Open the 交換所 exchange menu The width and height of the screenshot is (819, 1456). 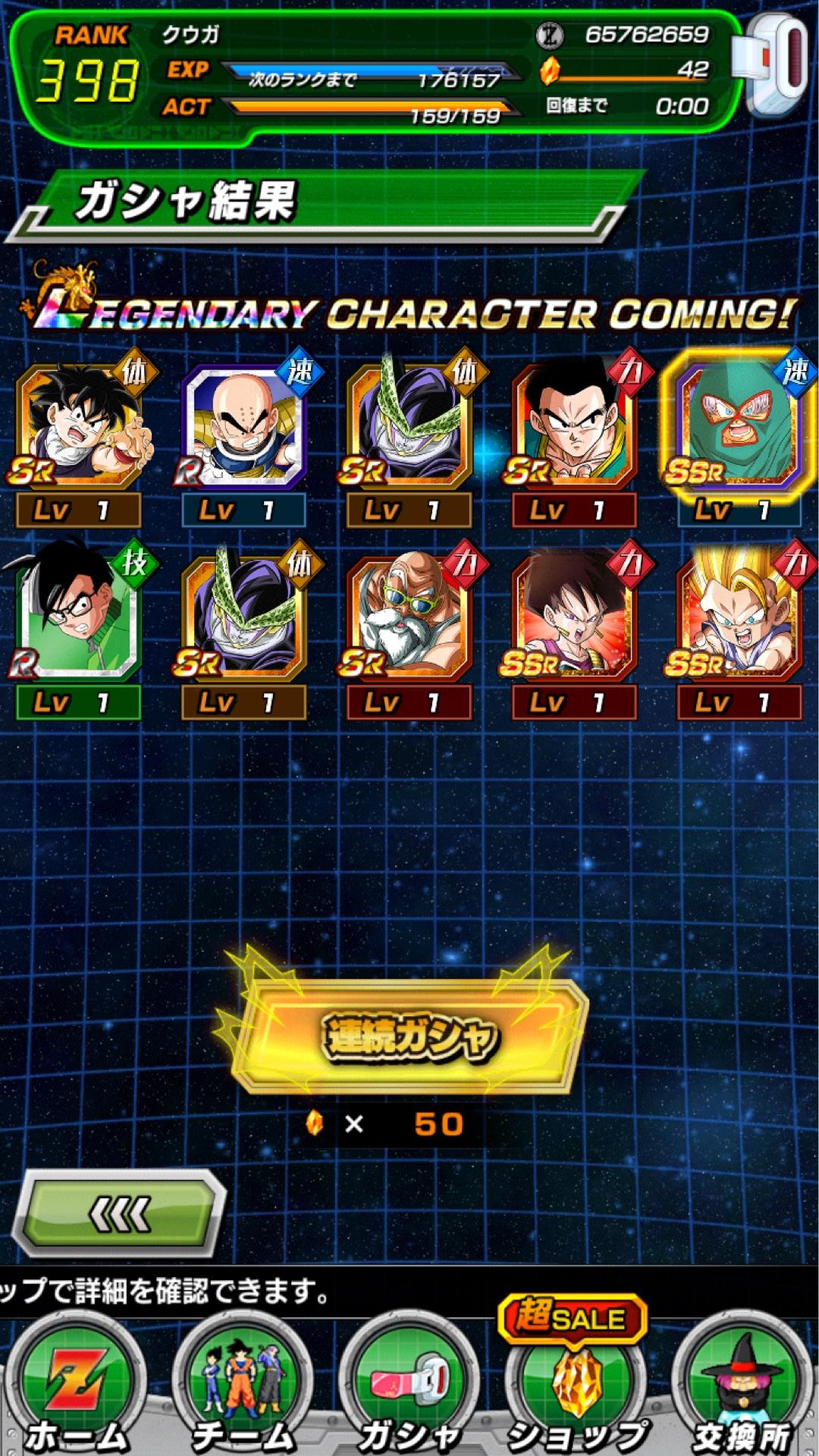click(x=742, y=1388)
